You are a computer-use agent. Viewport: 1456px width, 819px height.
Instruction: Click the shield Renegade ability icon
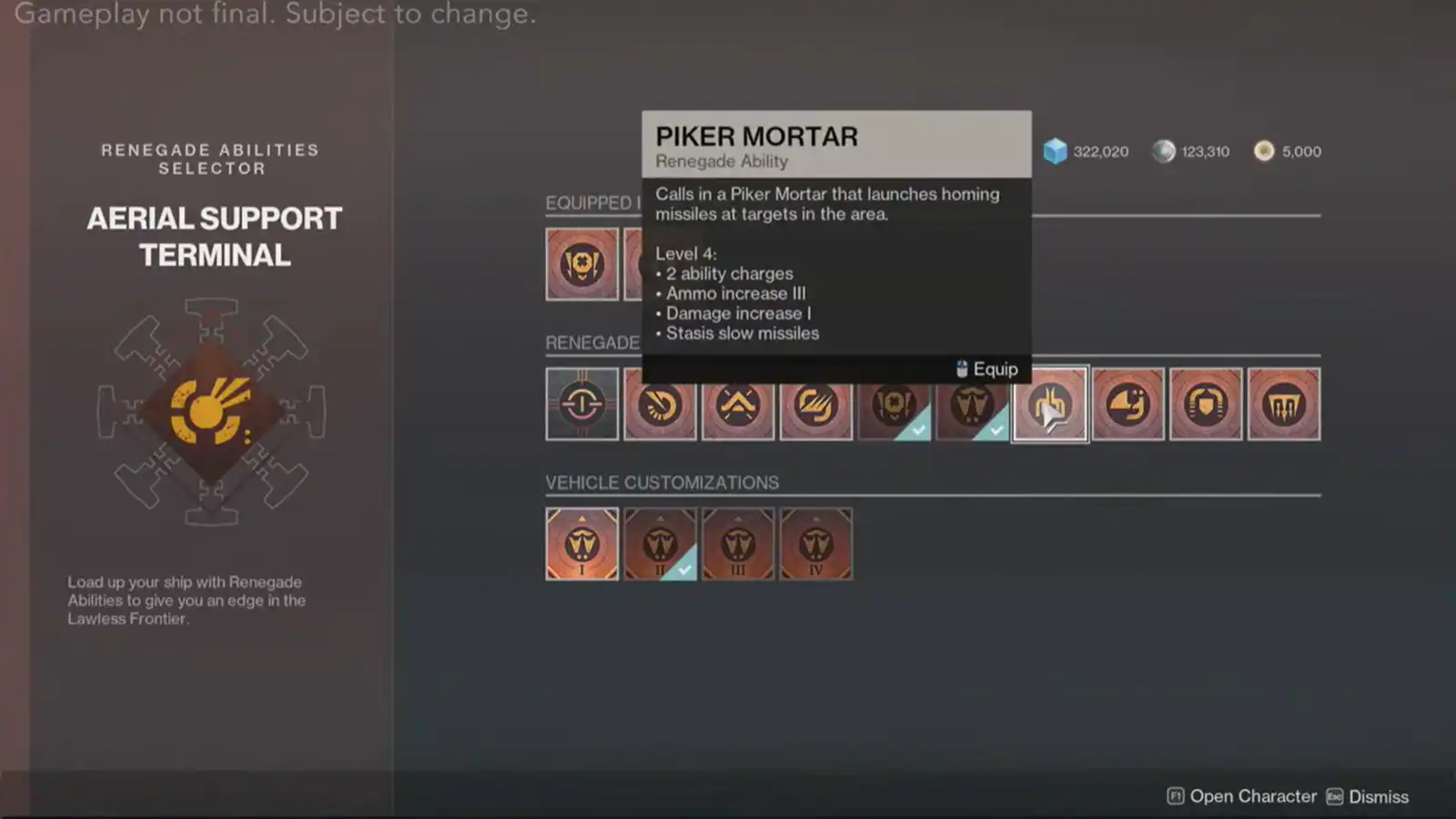click(x=1206, y=403)
